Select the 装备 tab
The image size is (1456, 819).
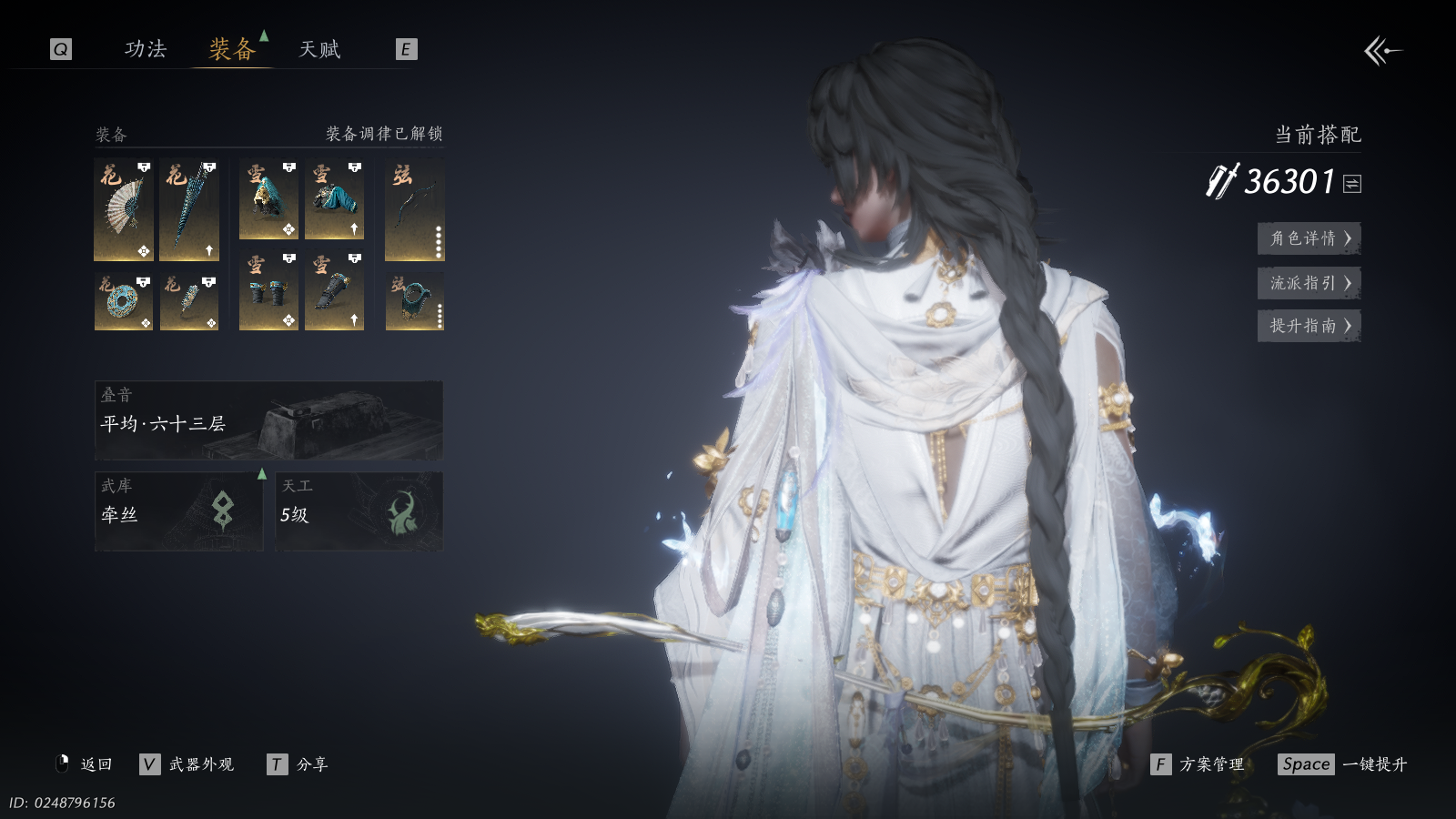click(232, 49)
